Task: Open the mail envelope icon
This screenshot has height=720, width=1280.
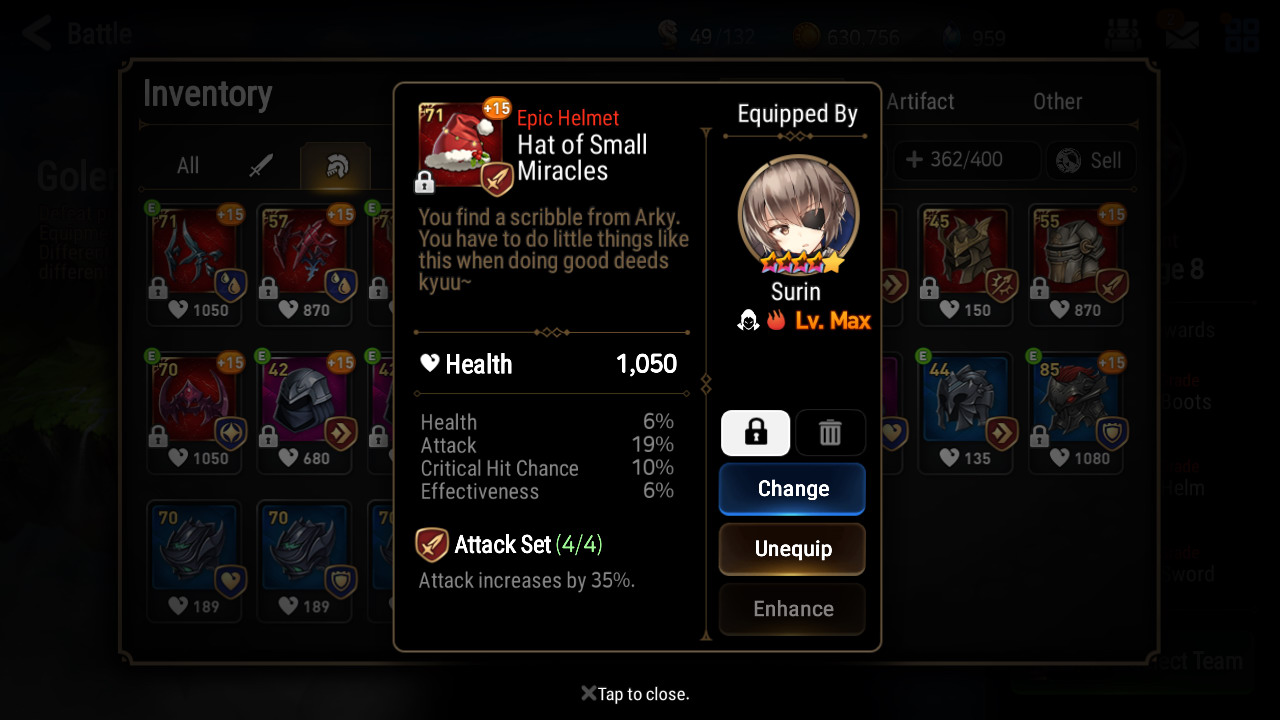Action: [x=1183, y=34]
